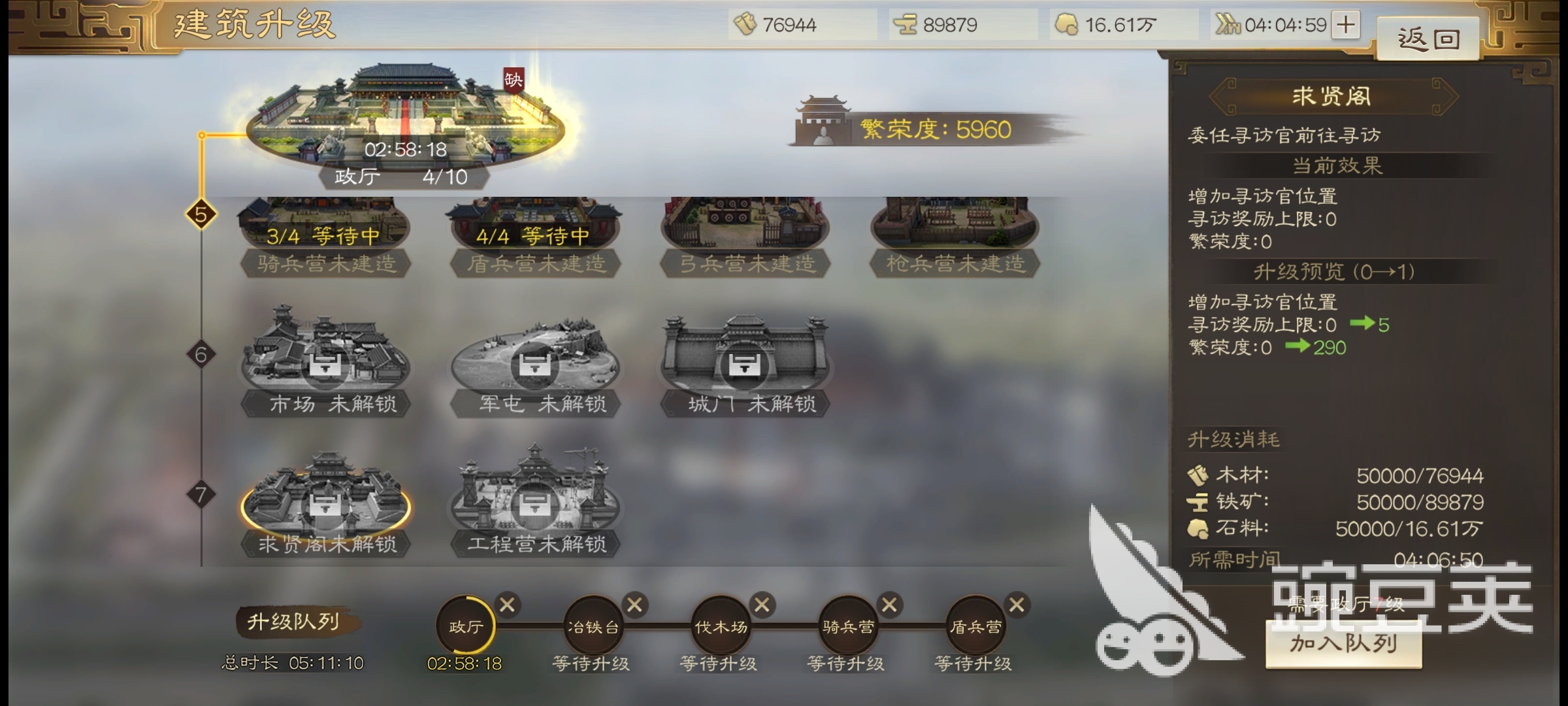Click the iron ore resource icon

pyautogui.click(x=906, y=24)
